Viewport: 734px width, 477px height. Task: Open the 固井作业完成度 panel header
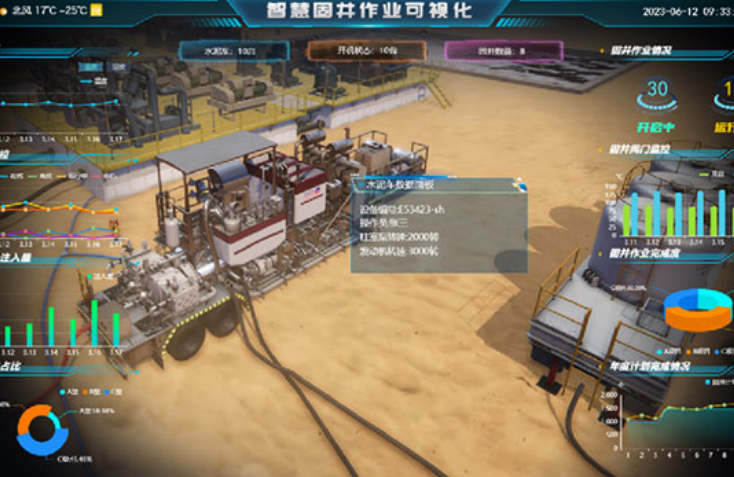click(645, 256)
